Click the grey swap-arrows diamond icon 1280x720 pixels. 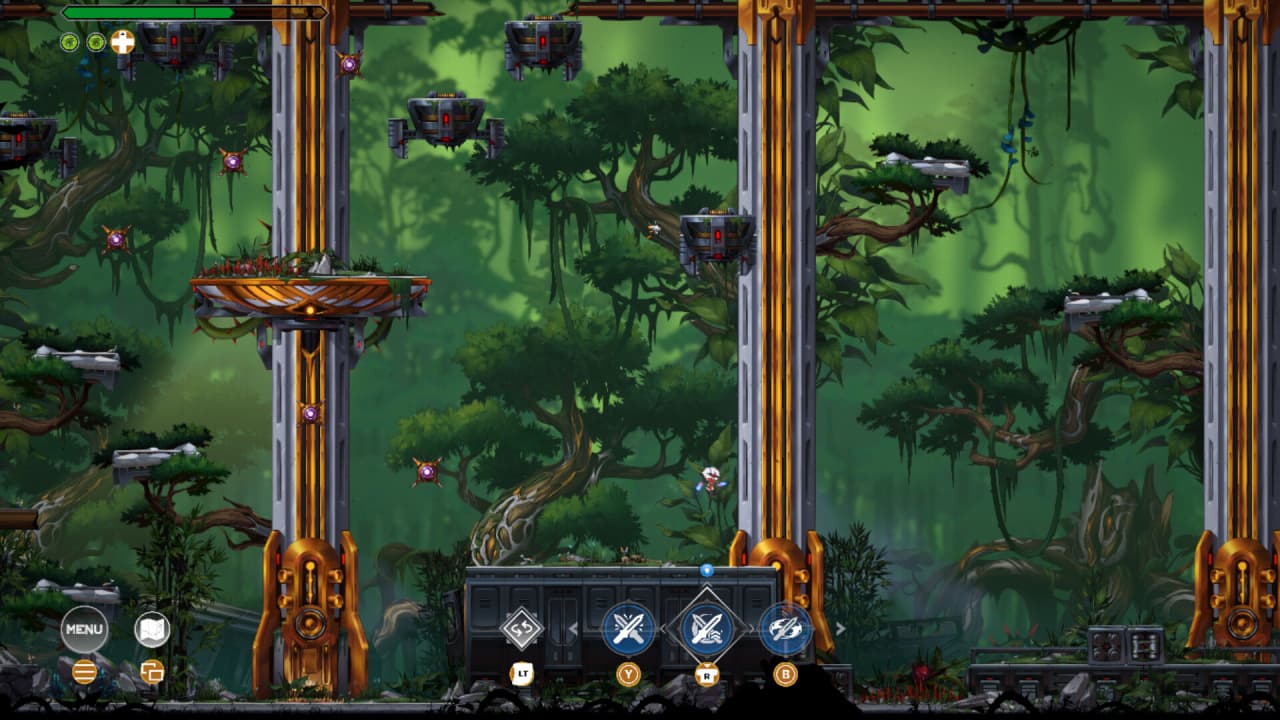pos(522,629)
